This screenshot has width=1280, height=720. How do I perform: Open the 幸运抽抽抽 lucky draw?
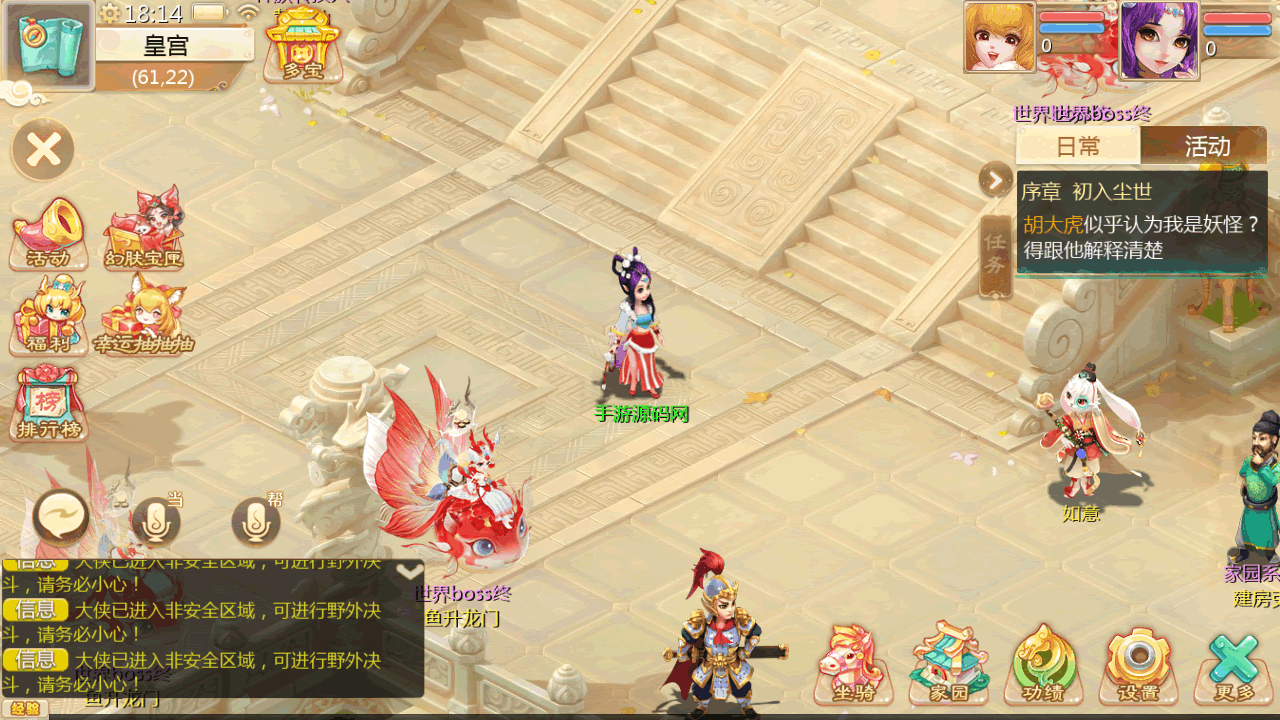click(144, 316)
